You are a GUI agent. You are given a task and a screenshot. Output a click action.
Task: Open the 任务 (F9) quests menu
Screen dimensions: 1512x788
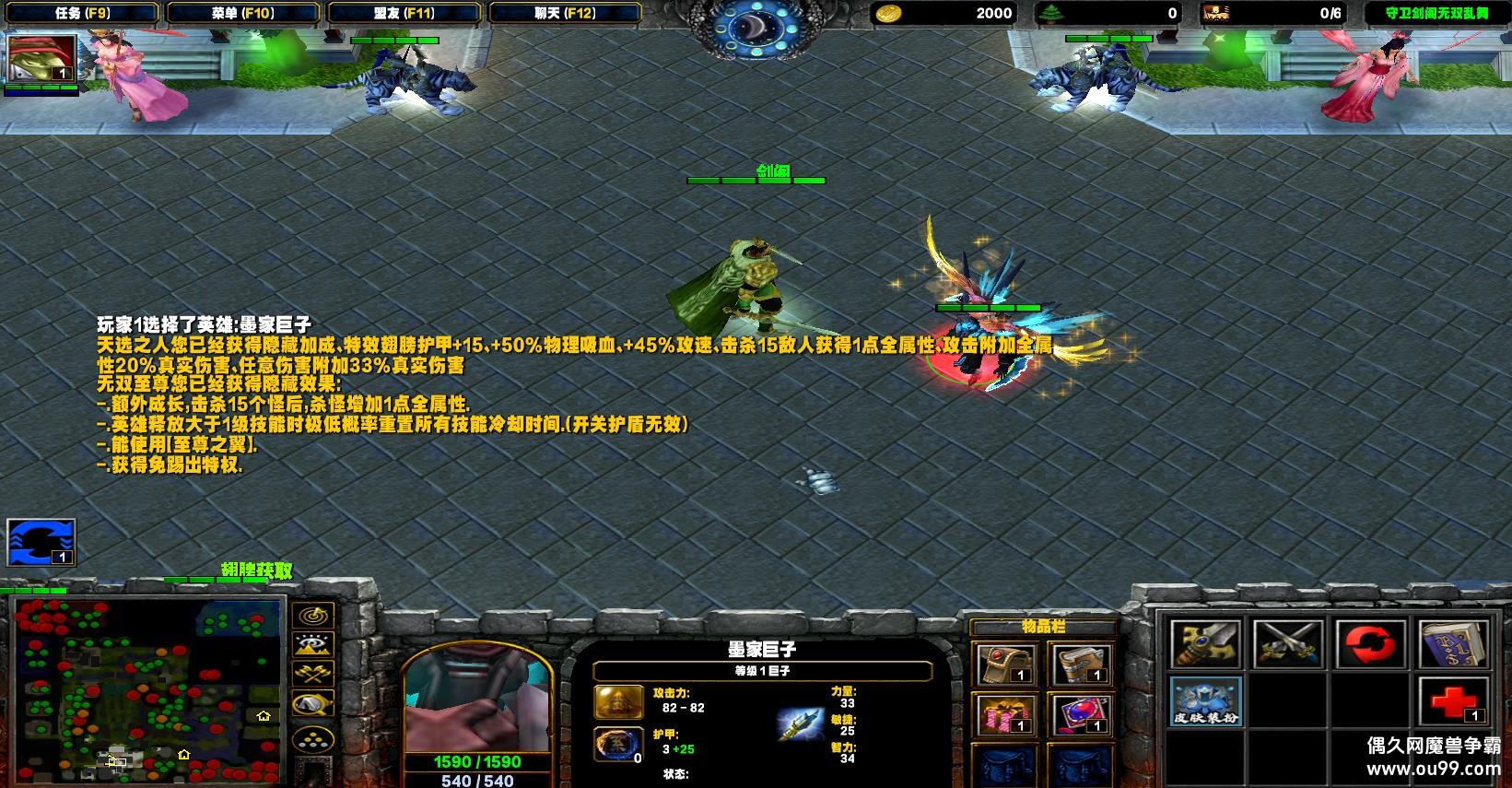[82, 13]
